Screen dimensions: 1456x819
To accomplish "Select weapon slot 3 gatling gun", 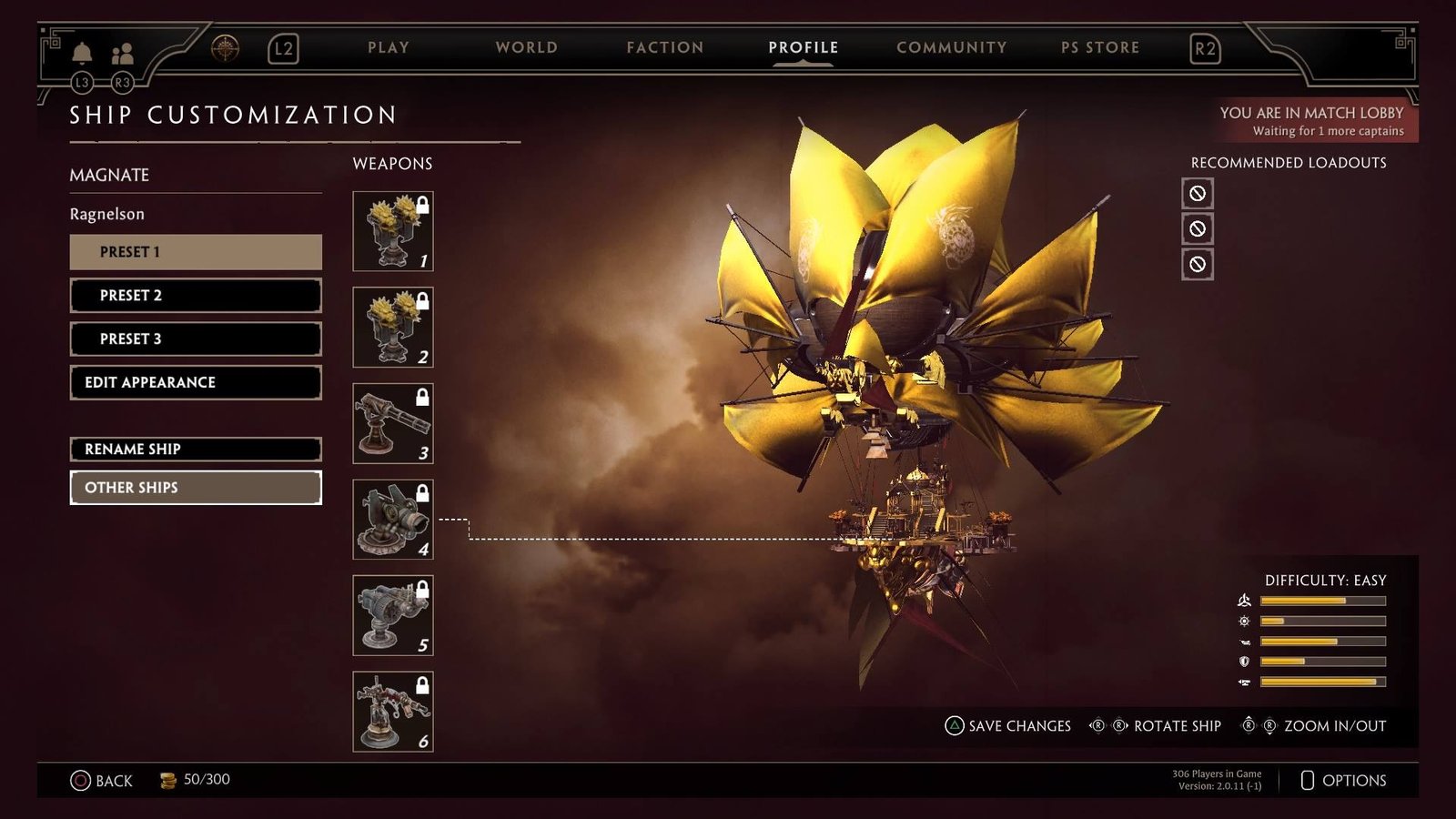I will tap(393, 423).
